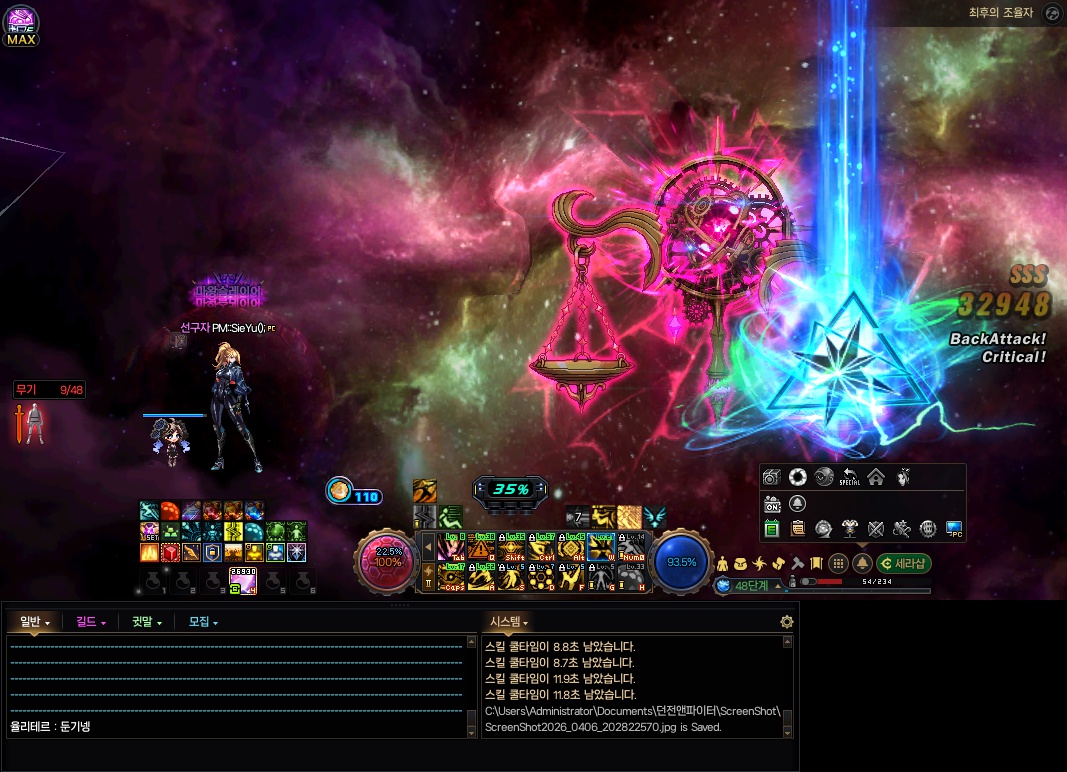This screenshot has width=1067, height=772.
Task: Use the item in quick slot 4
Action: pos(243,579)
